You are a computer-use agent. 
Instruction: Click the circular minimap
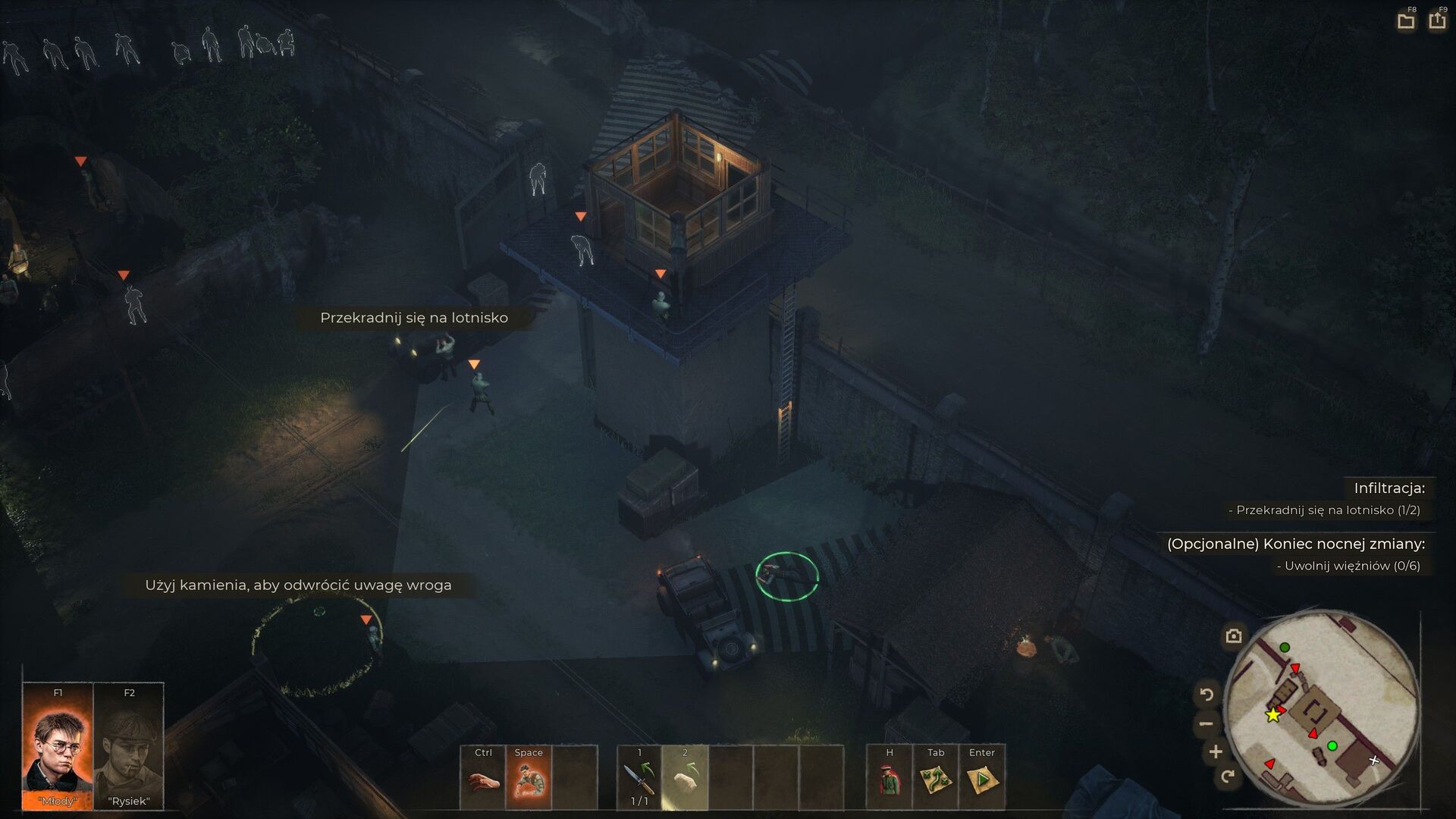pyautogui.click(x=1322, y=709)
